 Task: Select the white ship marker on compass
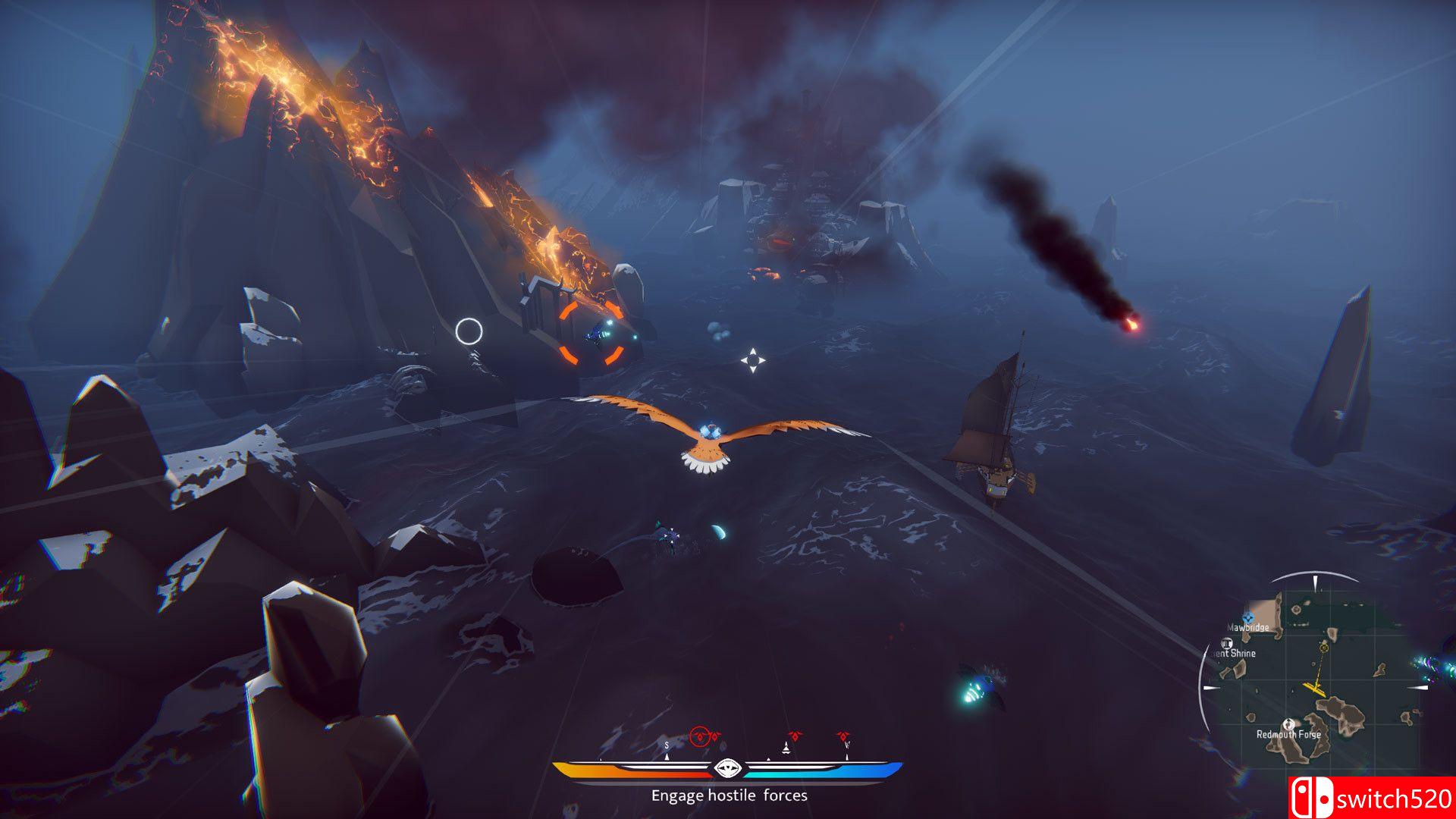786,748
